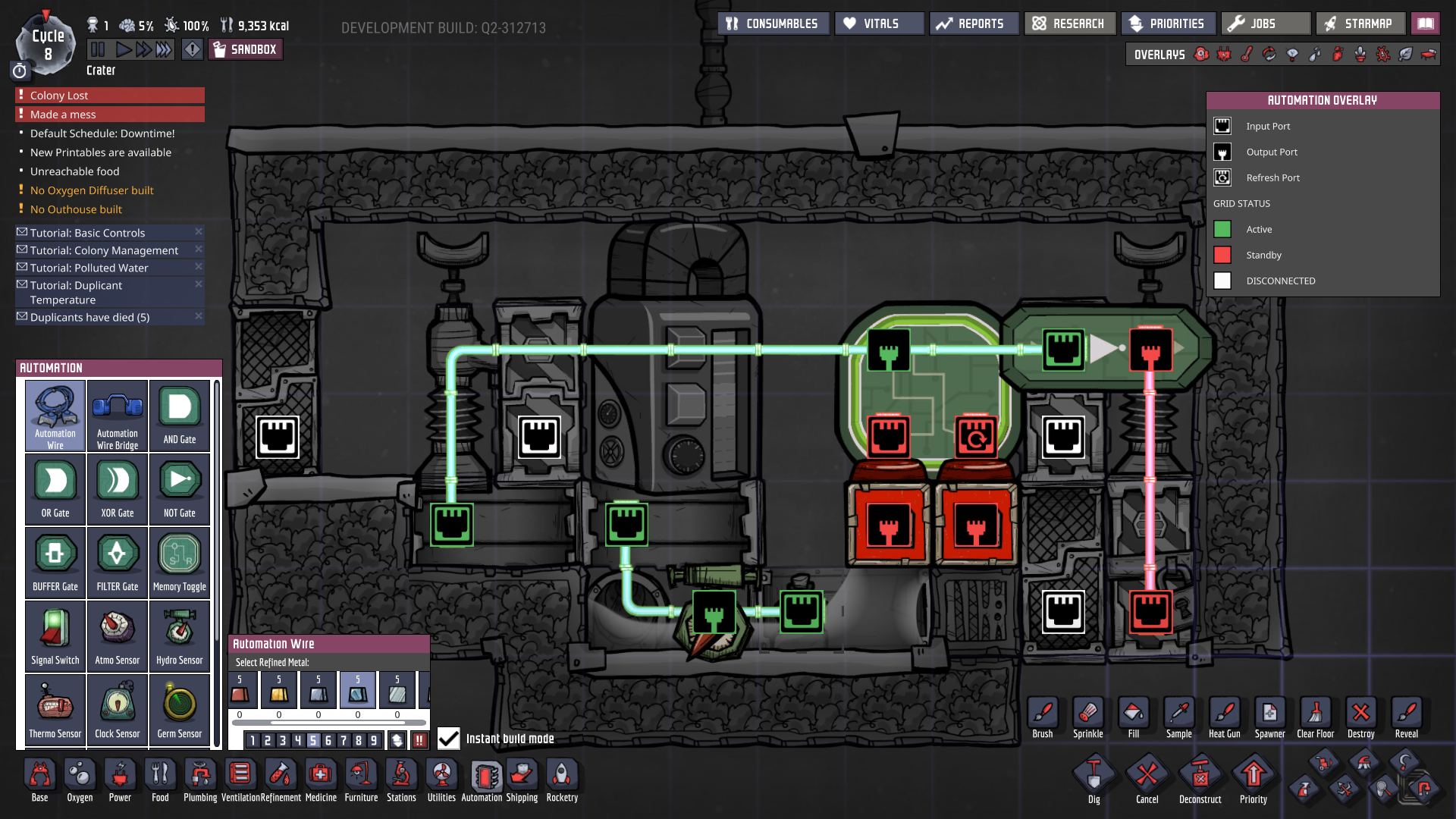Switch to the RESEARCH screen tab
Image resolution: width=1456 pixels, height=819 pixels.
tap(1069, 23)
